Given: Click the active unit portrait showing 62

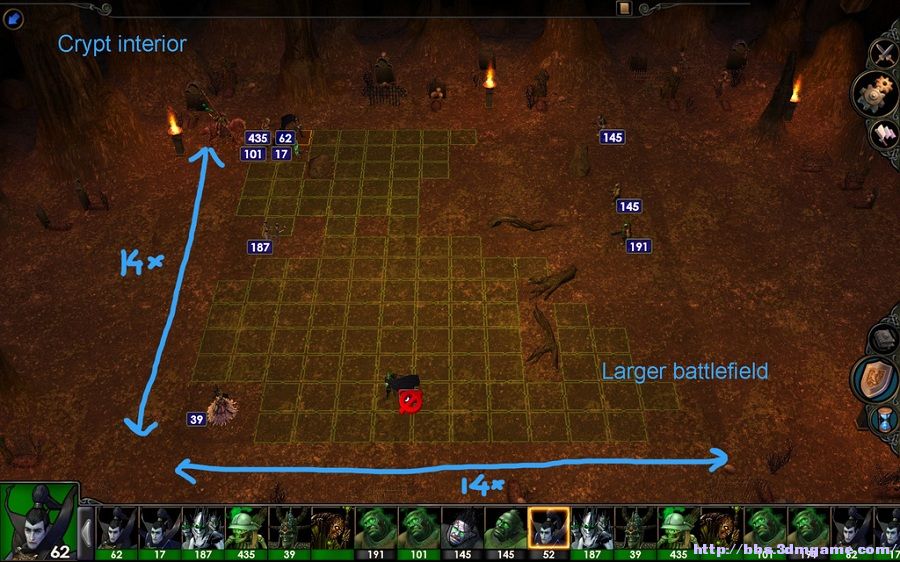Looking at the screenshot, I should pyautogui.click(x=38, y=522).
